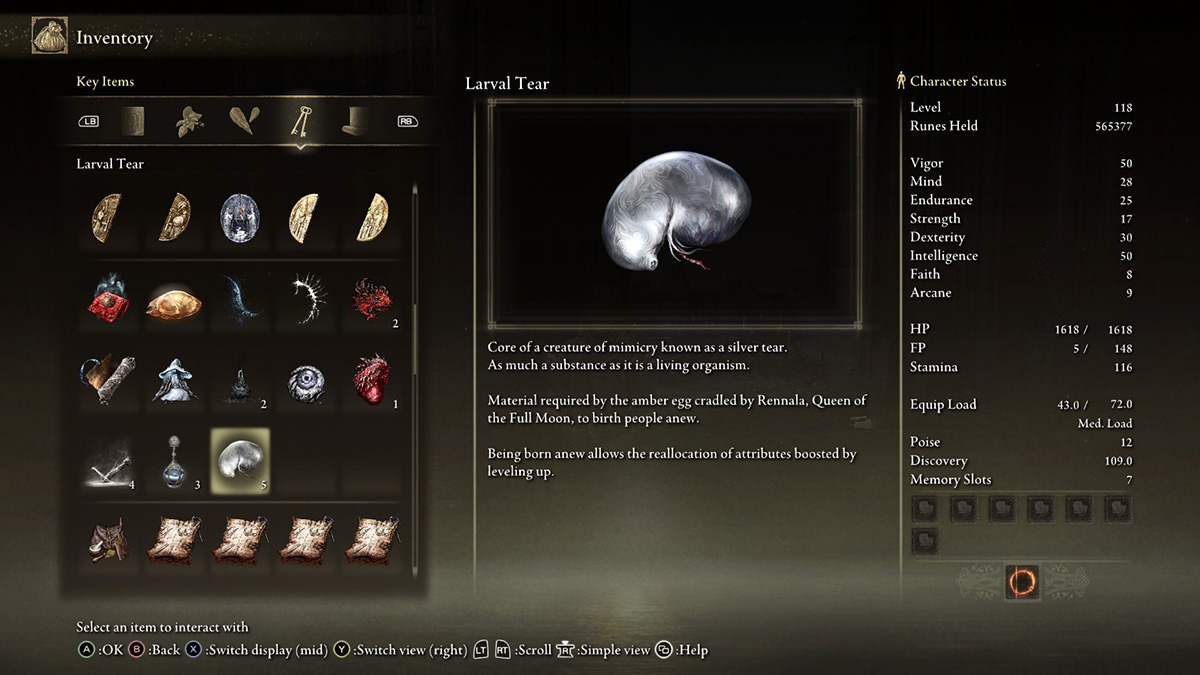The height and width of the screenshot is (675, 1200).
Task: Select the red Deathroot tangle item
Action: click(x=372, y=297)
